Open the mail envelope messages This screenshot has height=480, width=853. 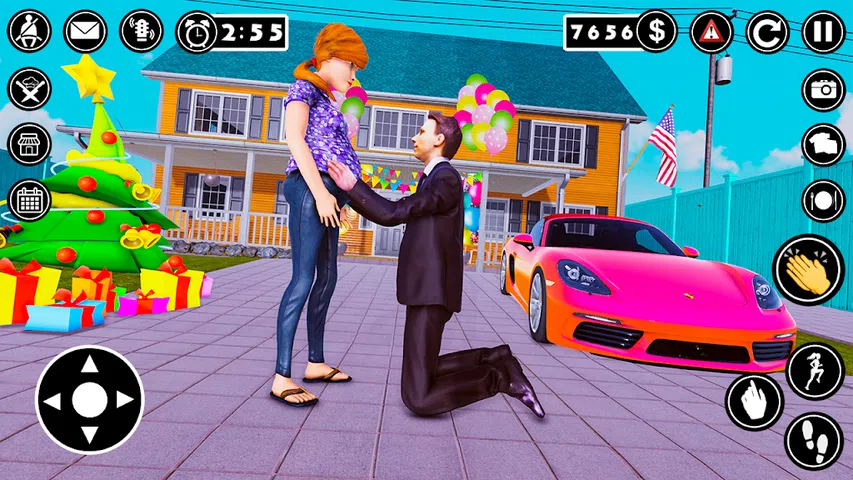[x=85, y=31]
